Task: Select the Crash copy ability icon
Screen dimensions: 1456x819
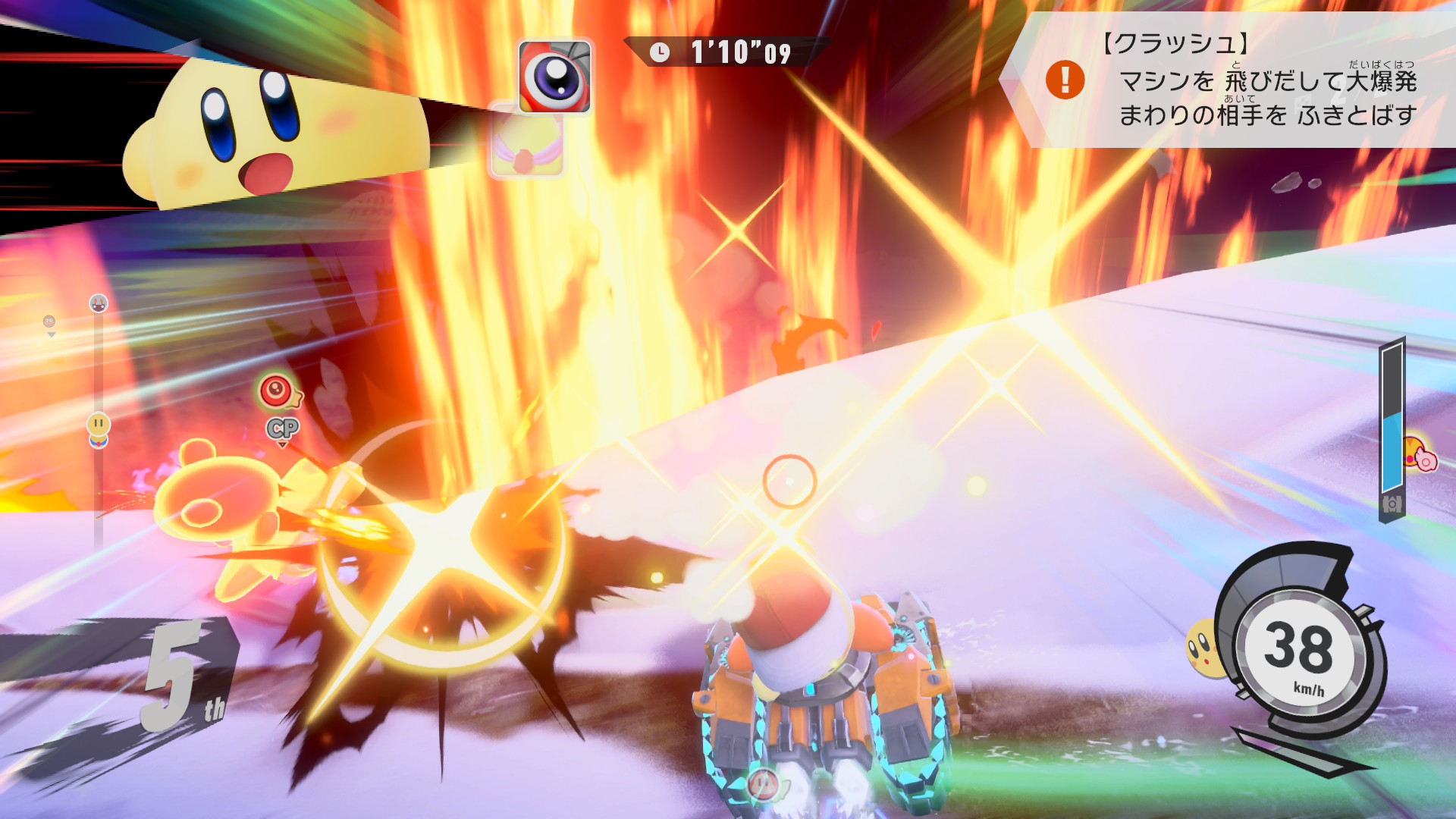Action: click(x=554, y=77)
